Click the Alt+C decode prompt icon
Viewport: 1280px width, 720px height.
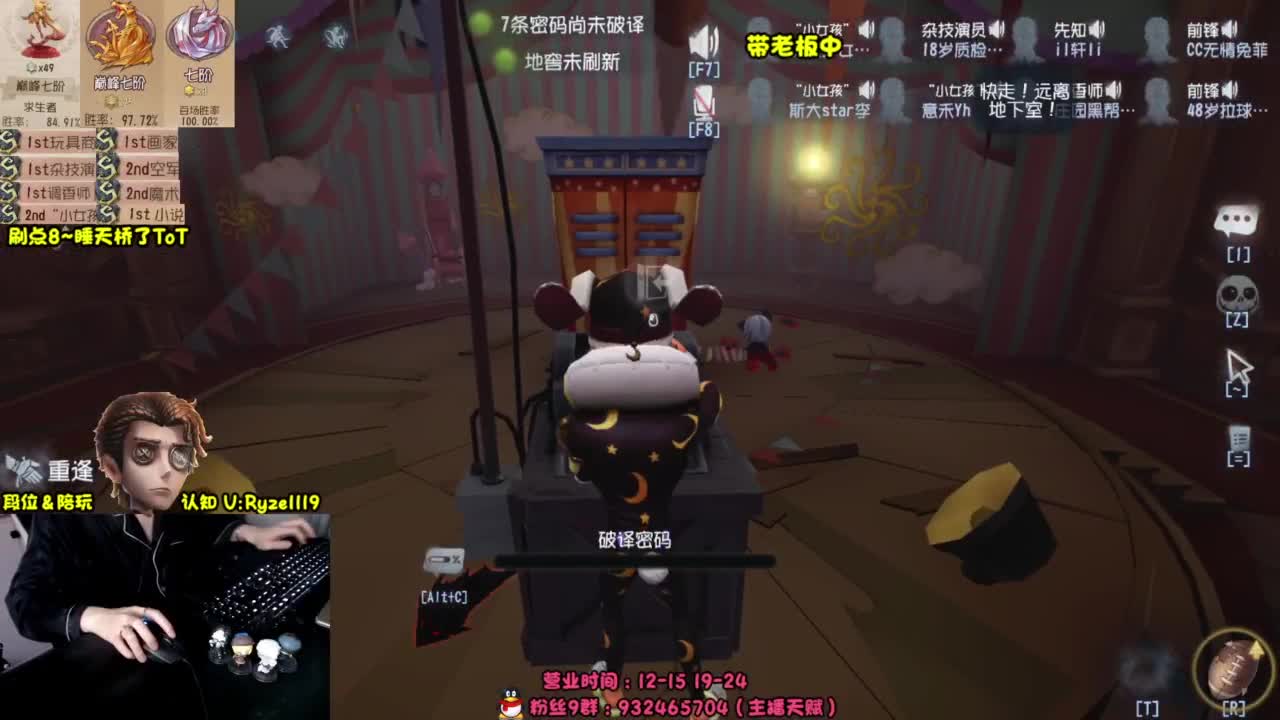click(x=443, y=560)
